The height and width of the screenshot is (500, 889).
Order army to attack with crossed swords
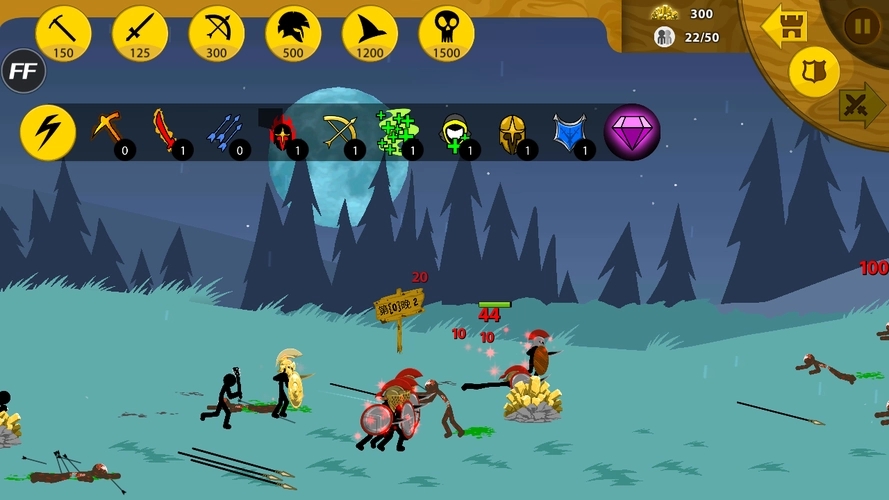[859, 103]
